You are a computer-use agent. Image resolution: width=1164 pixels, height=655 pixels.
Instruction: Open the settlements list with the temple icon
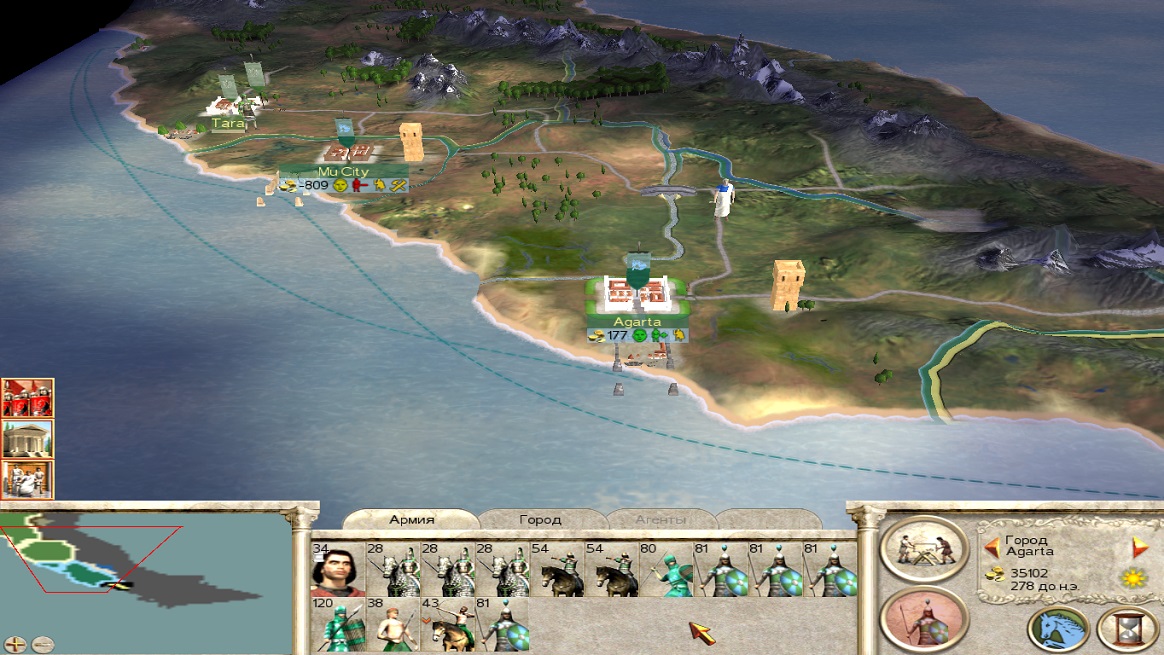[x=27, y=439]
